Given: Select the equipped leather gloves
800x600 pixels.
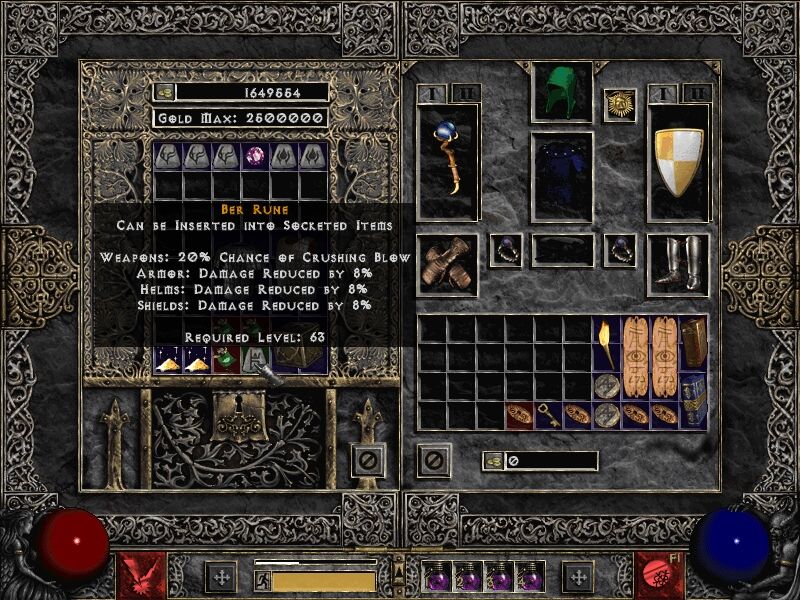Looking at the screenshot, I should click(x=446, y=265).
